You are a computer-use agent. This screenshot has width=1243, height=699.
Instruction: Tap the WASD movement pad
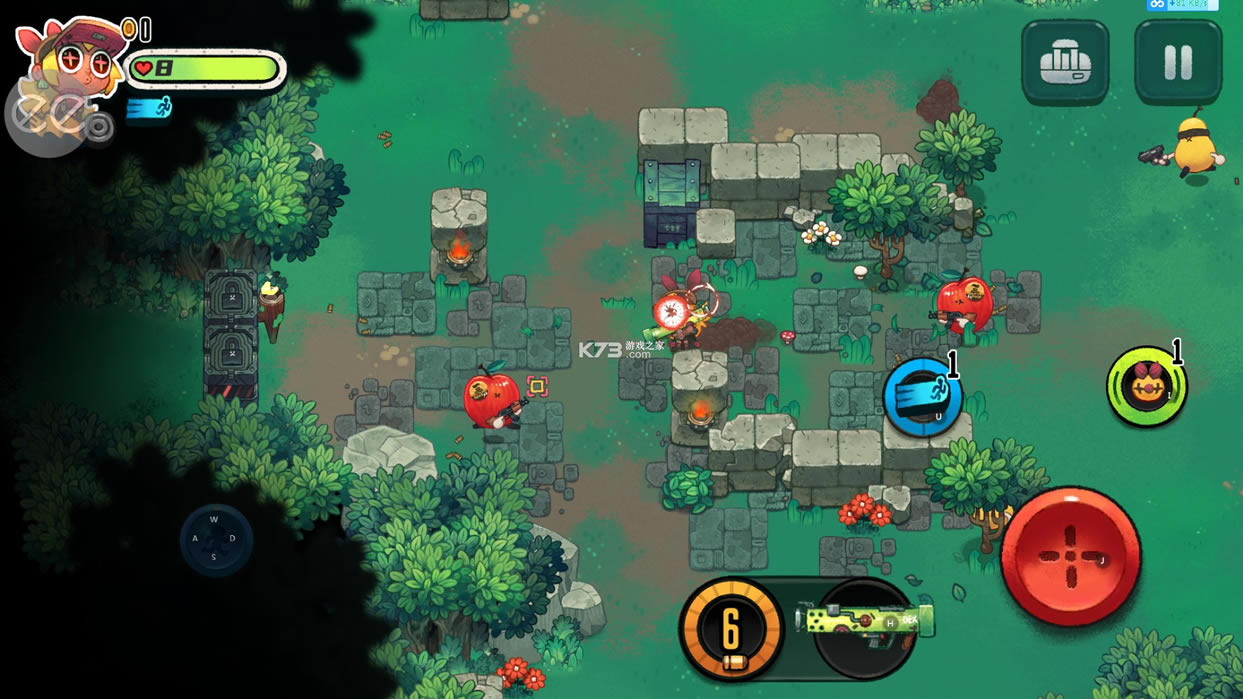coord(215,539)
